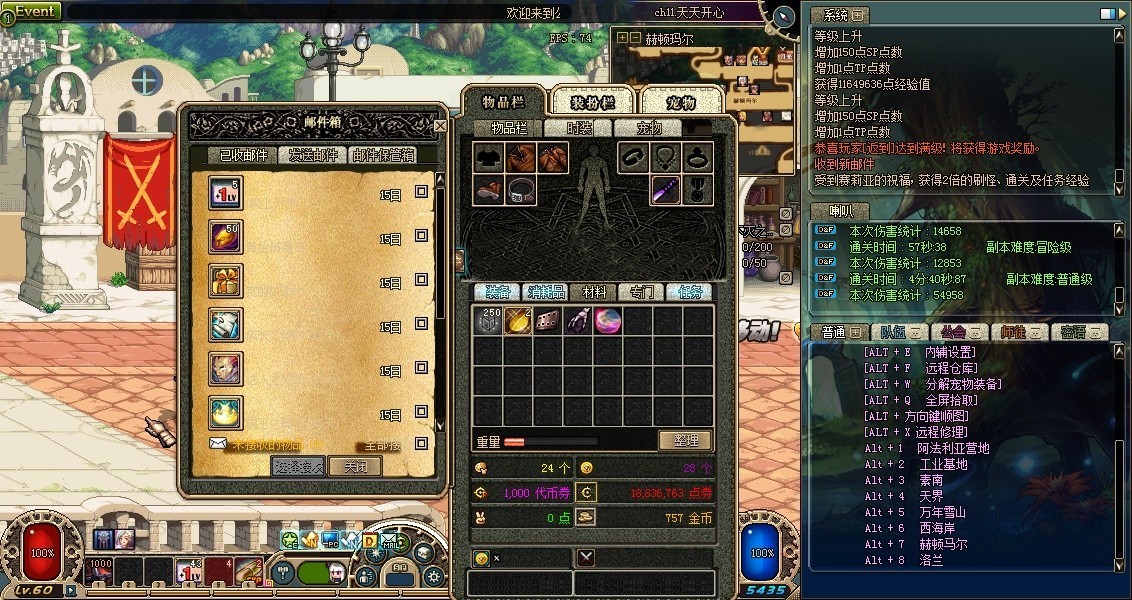
Task: Show the 消耗品 inventory category
Action: coord(546,292)
